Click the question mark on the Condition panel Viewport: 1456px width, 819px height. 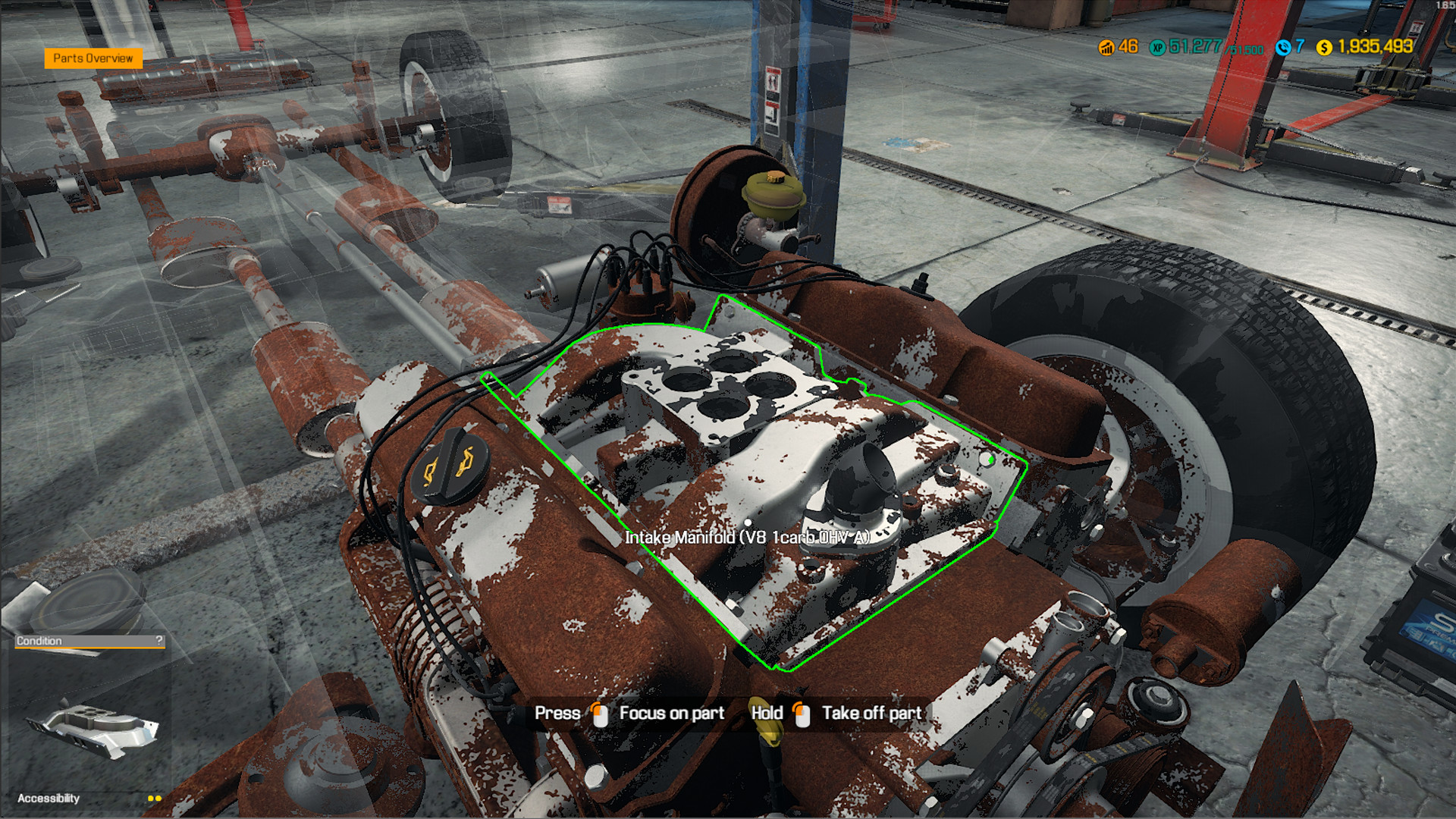click(x=158, y=641)
